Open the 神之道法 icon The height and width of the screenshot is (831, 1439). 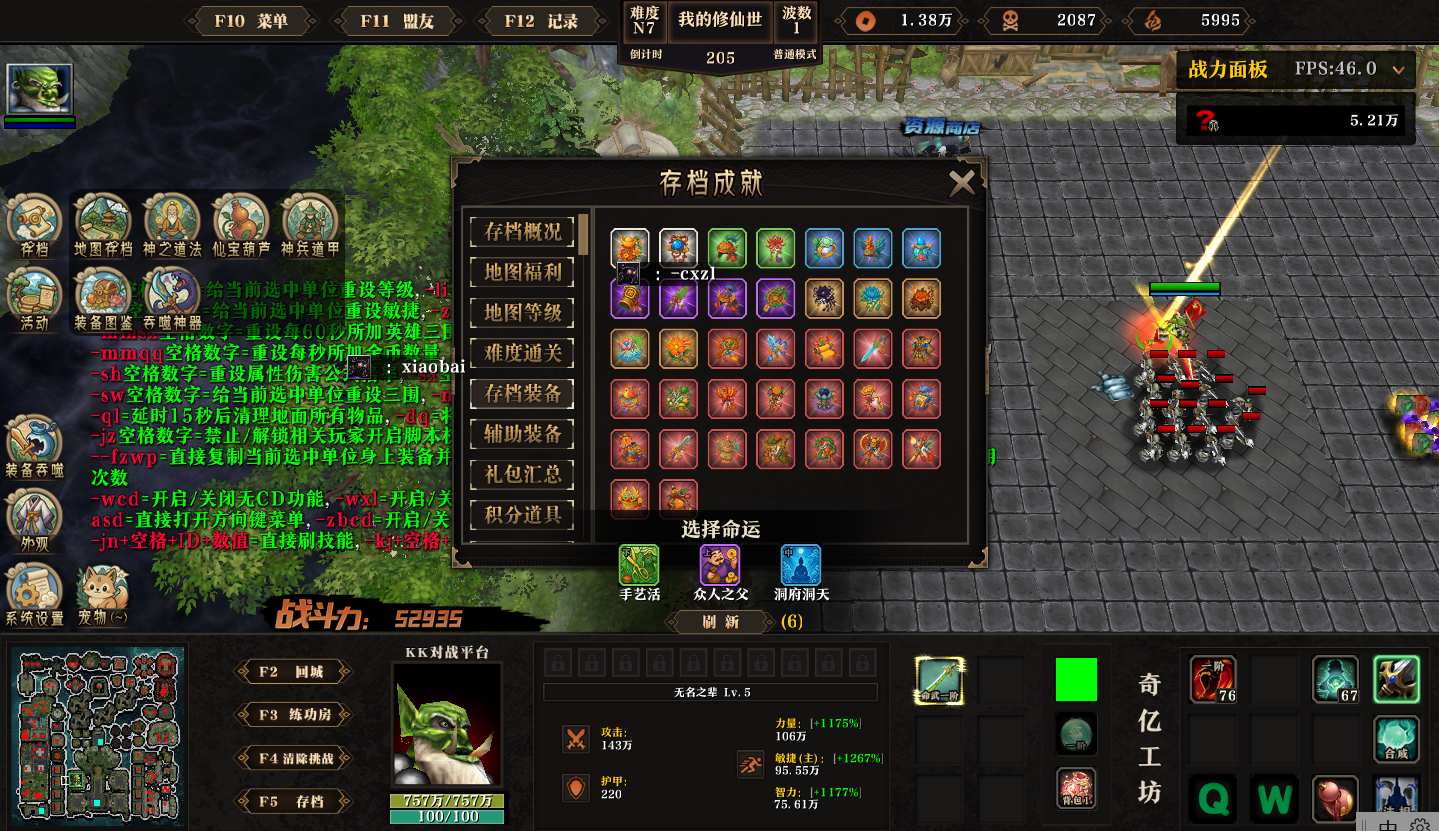click(172, 222)
